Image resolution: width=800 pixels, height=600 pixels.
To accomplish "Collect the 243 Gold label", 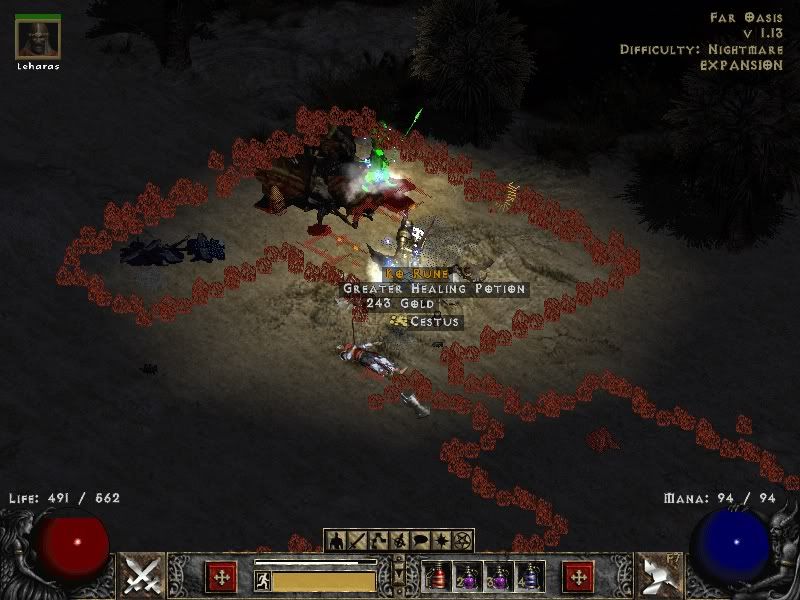I will click(x=400, y=303).
